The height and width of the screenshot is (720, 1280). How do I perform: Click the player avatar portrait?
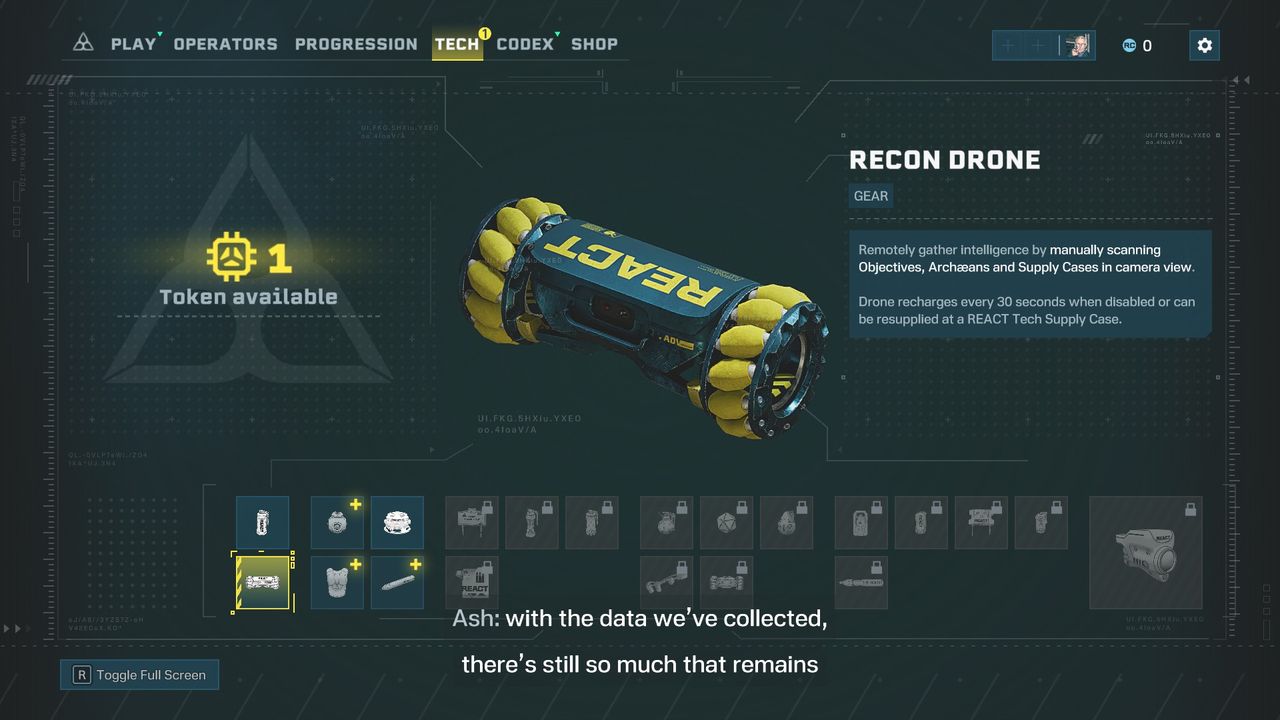1078,45
